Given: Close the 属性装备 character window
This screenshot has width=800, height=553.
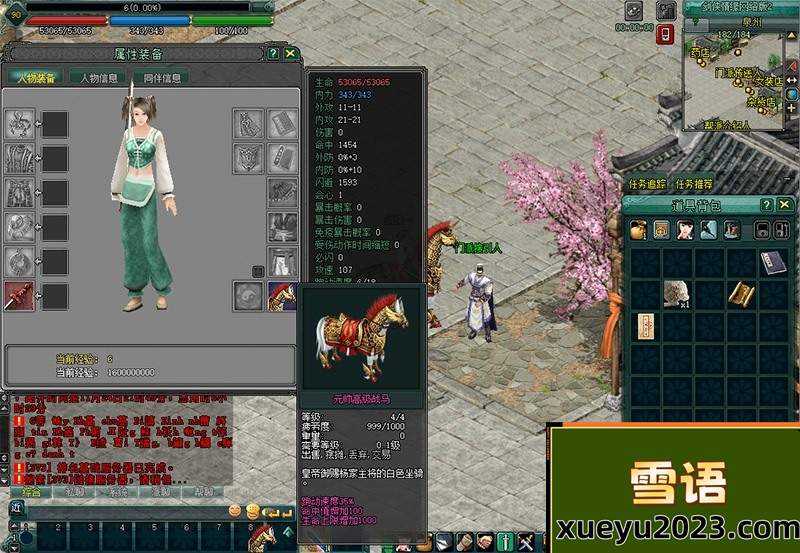Looking at the screenshot, I should [290, 53].
